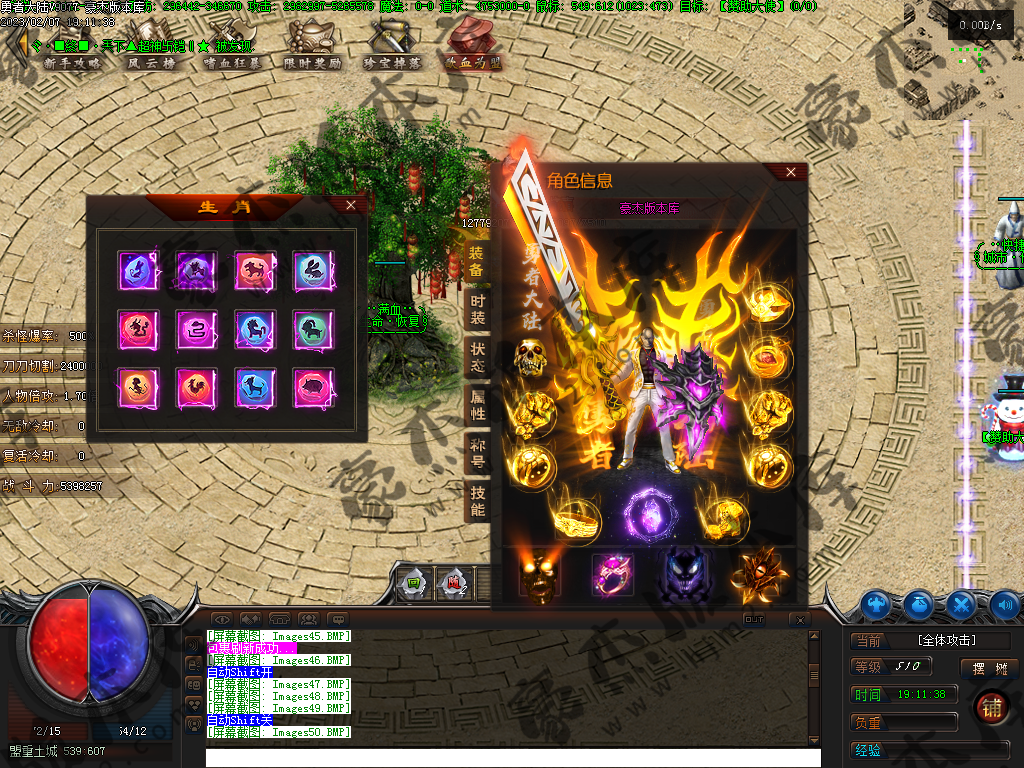Show the 技能 skills tab

coord(477,501)
